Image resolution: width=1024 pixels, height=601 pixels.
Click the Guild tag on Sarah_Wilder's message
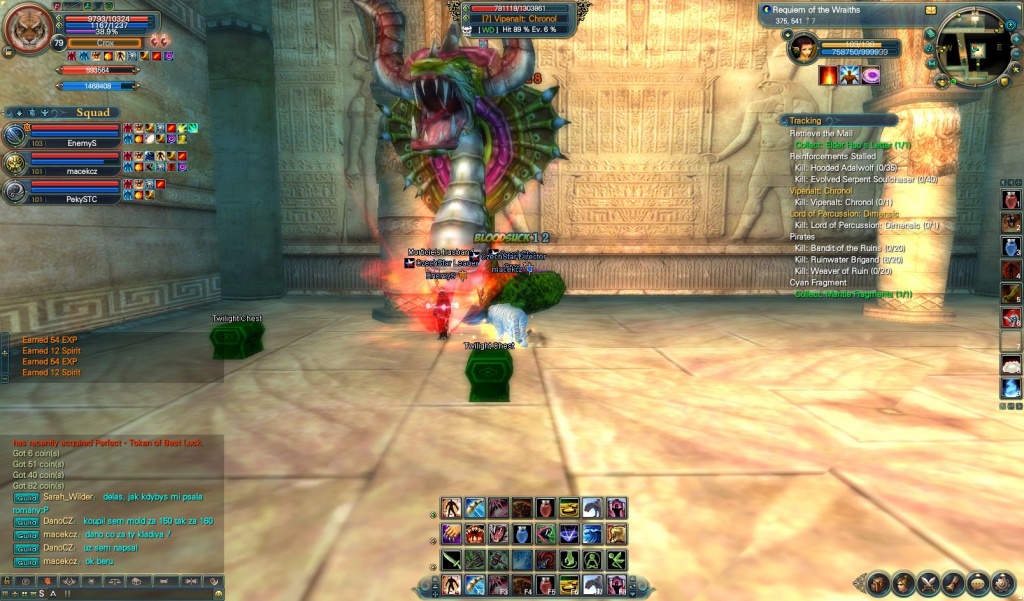point(26,497)
